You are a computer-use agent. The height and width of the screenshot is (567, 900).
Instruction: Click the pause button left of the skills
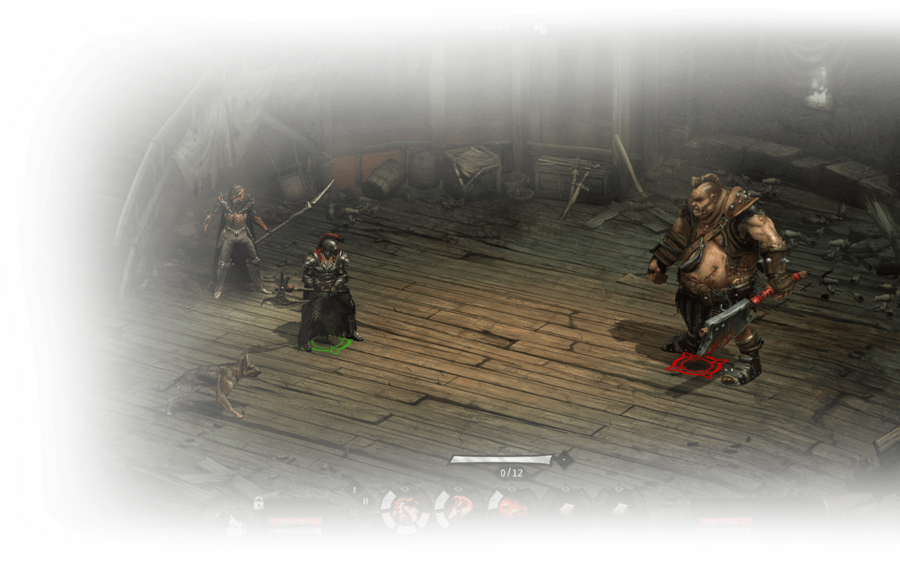(365, 502)
